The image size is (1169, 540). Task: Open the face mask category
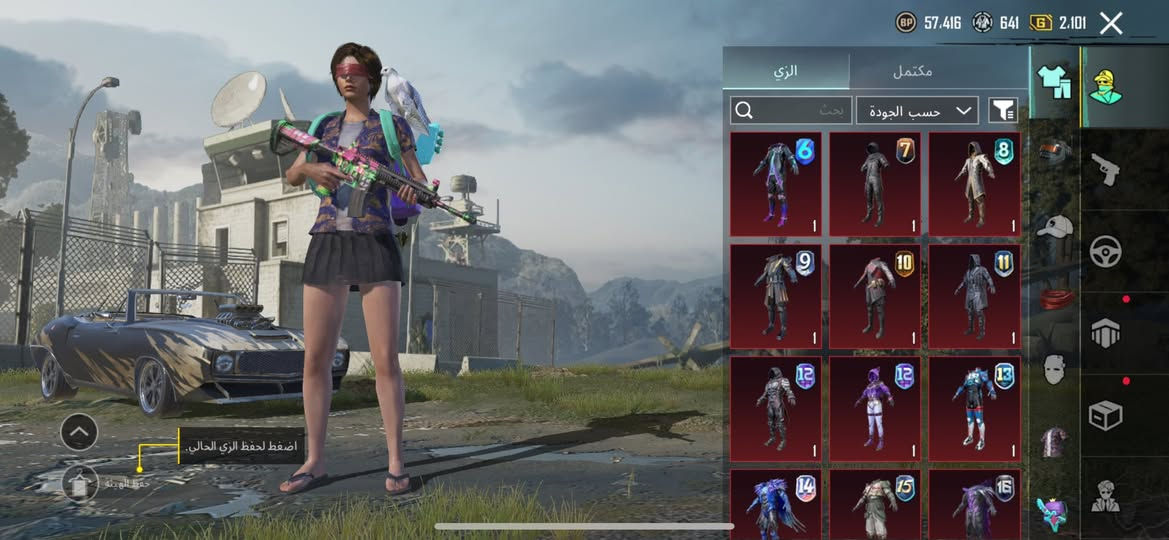coord(1054,368)
